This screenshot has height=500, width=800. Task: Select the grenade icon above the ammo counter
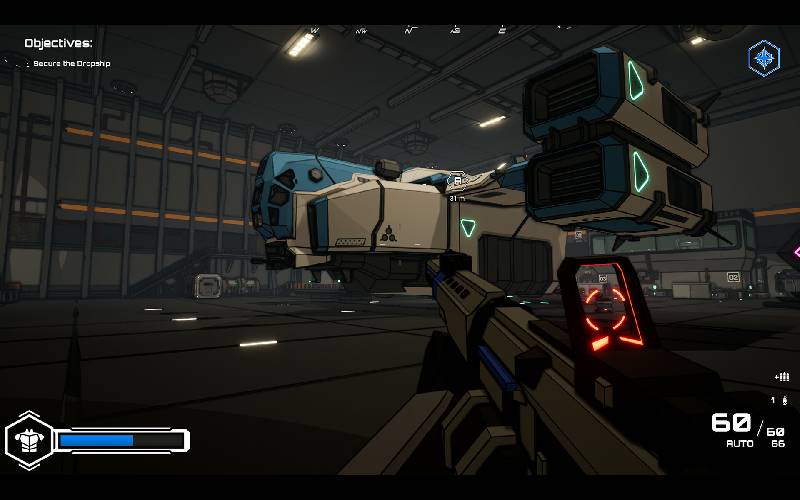coord(783,400)
